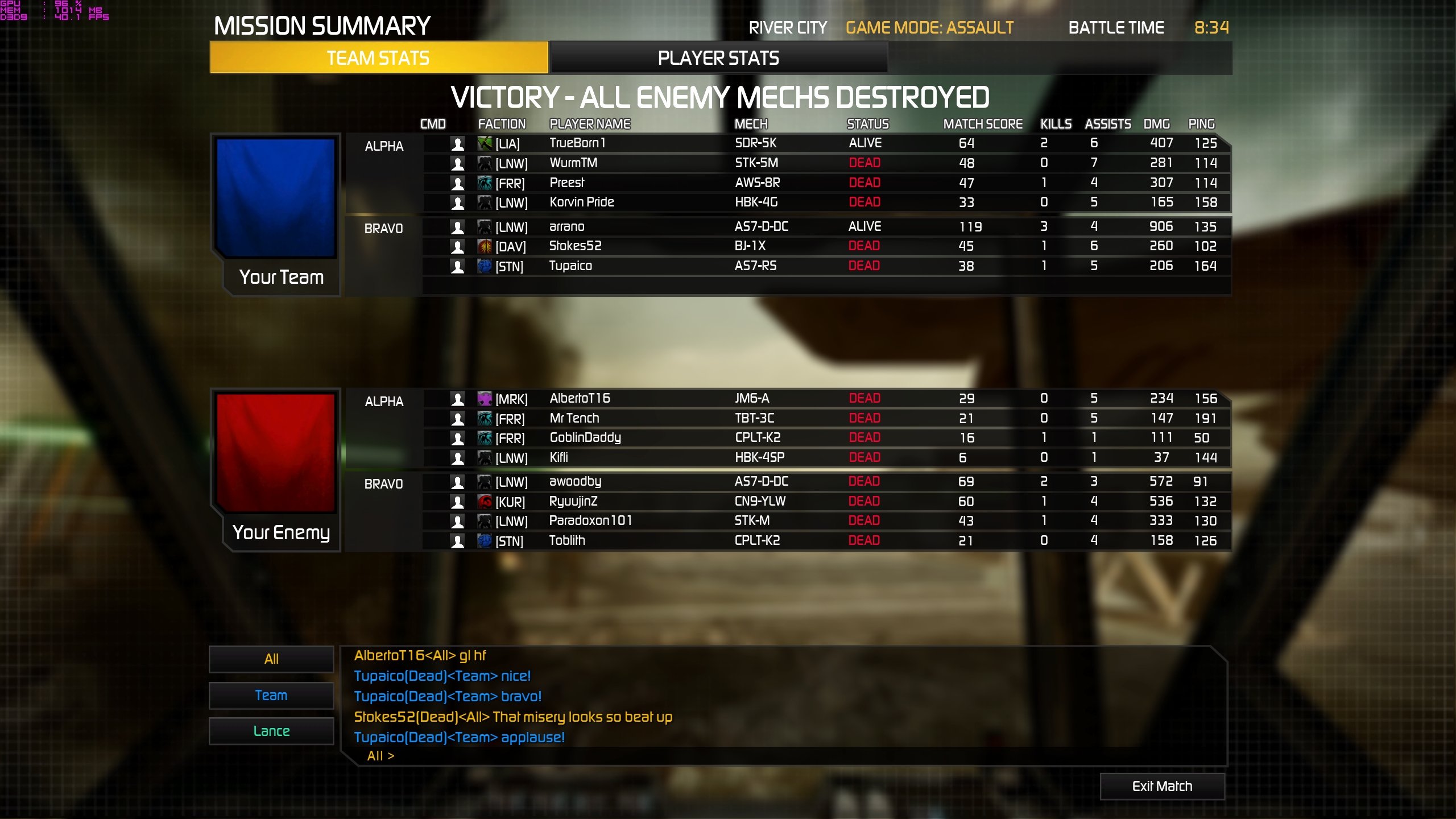Select Stokes52 in the team list

point(825,246)
